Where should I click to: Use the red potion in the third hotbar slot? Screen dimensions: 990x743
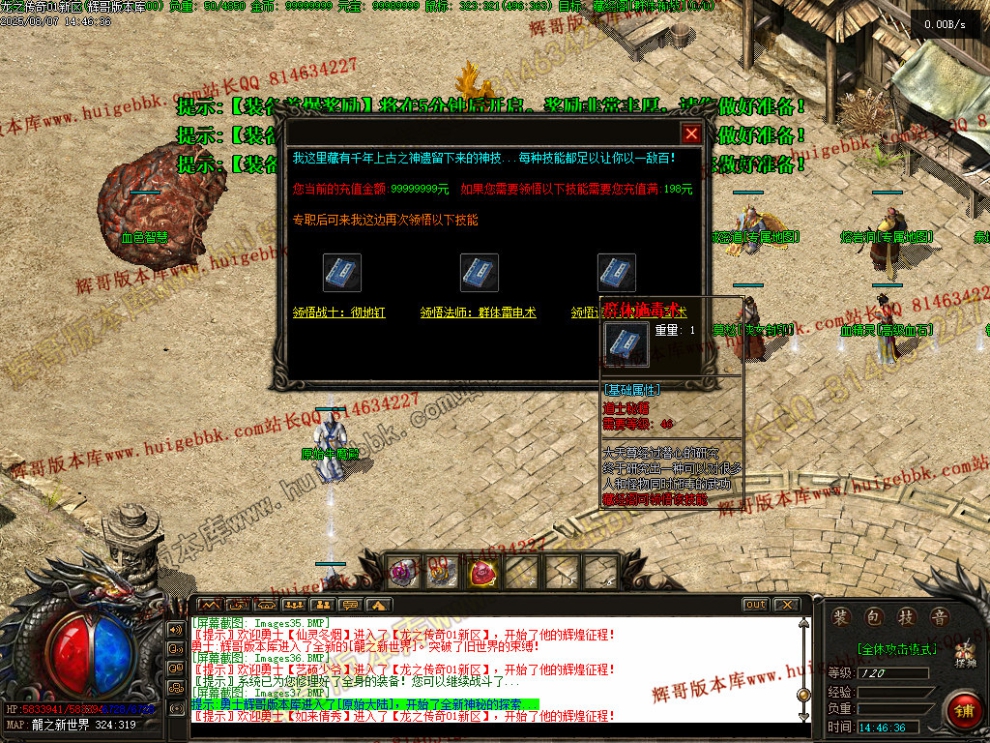(x=482, y=571)
